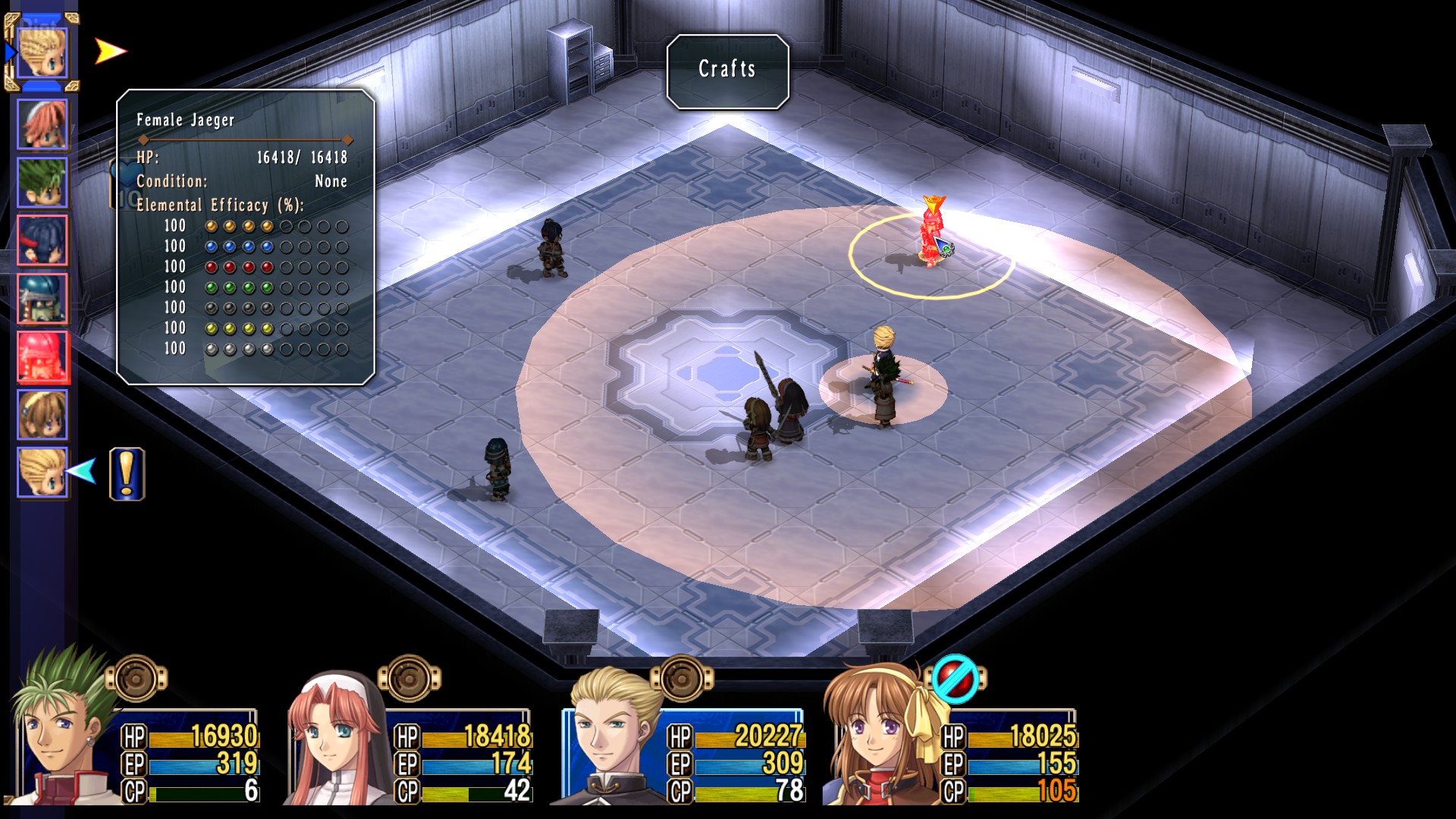1456x819 pixels.
Task: Choose the green-haired portrait in turn order
Action: [x=42, y=183]
